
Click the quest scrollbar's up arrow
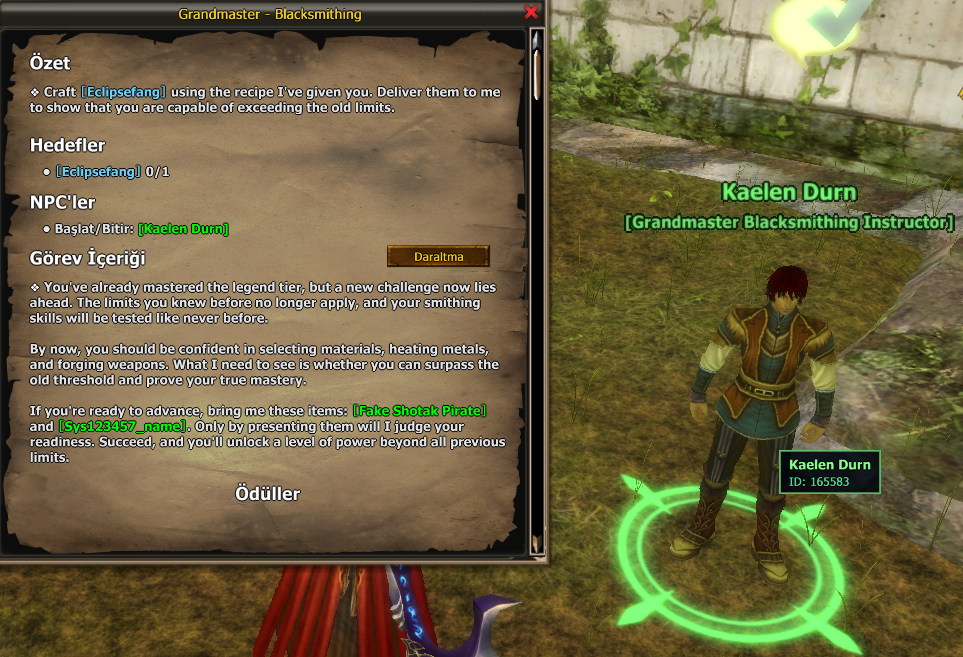[537, 40]
